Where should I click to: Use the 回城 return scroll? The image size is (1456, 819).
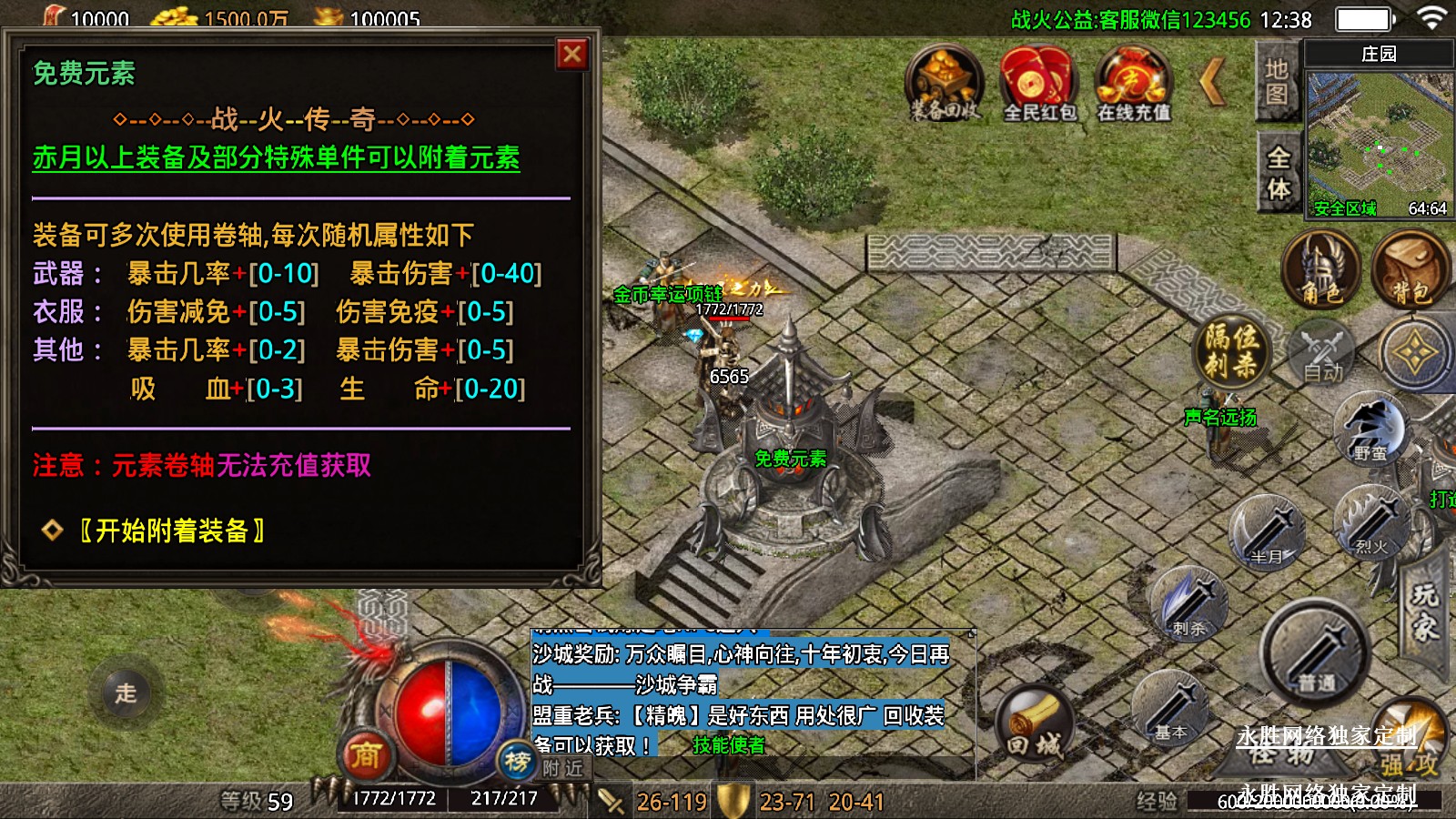(1035, 726)
